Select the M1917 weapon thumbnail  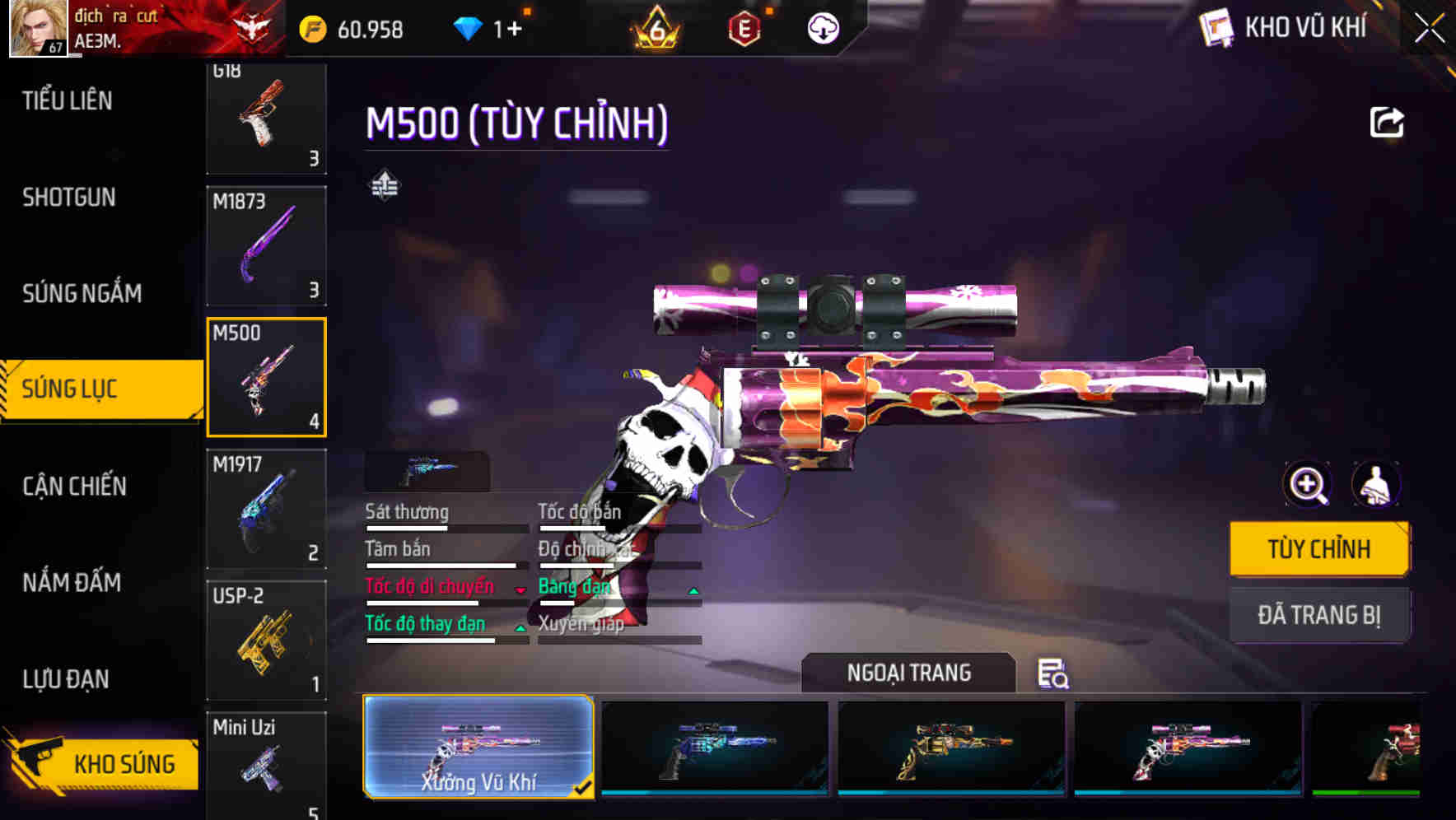267,507
